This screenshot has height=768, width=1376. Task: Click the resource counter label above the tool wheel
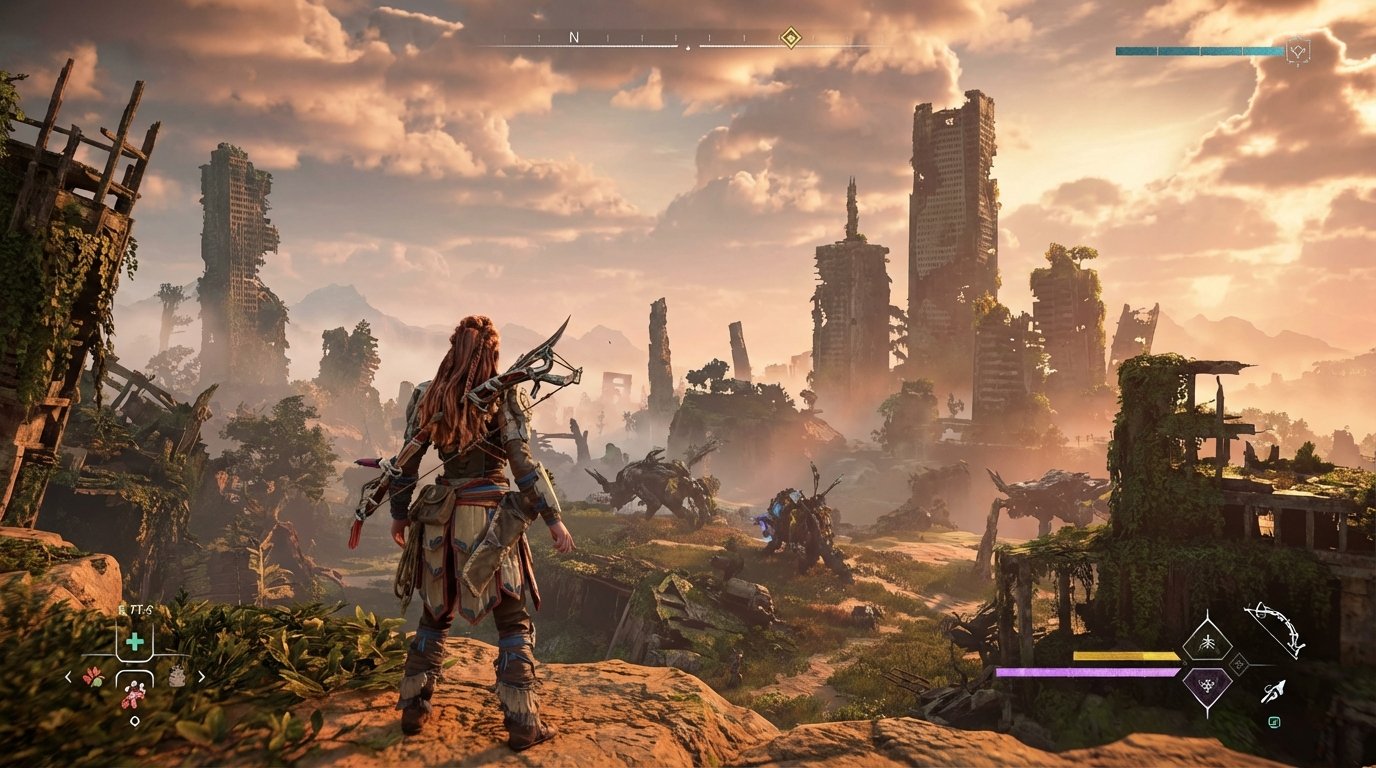click(136, 609)
